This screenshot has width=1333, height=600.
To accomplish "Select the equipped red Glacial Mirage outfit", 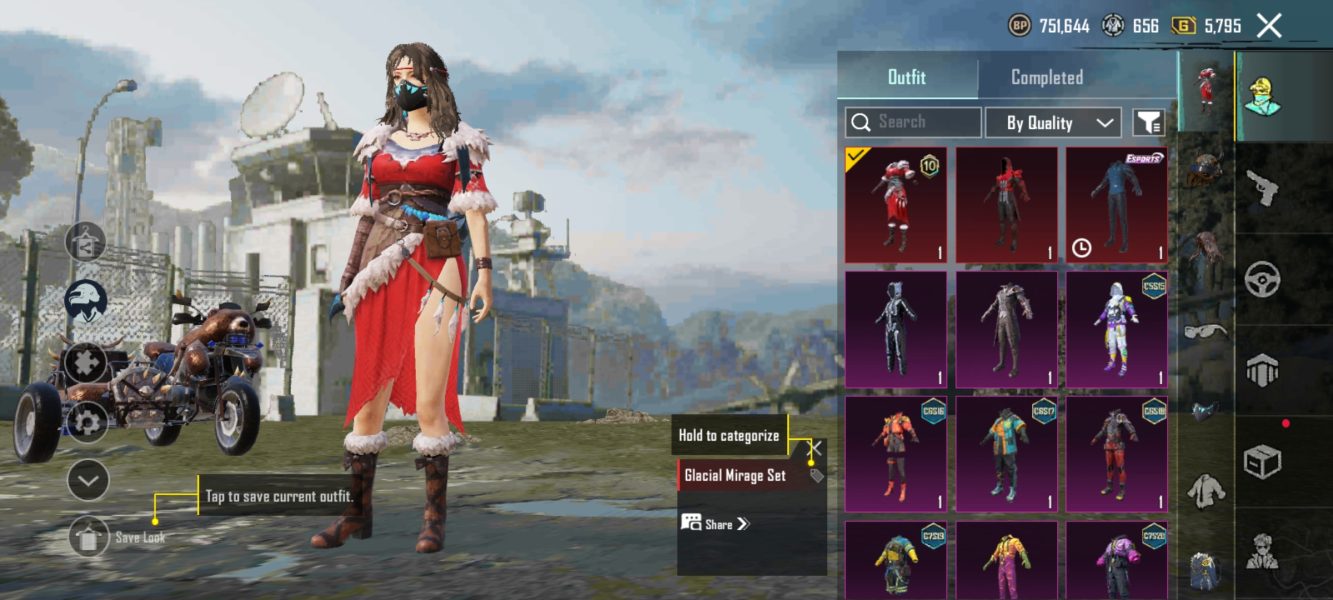I will click(895, 204).
